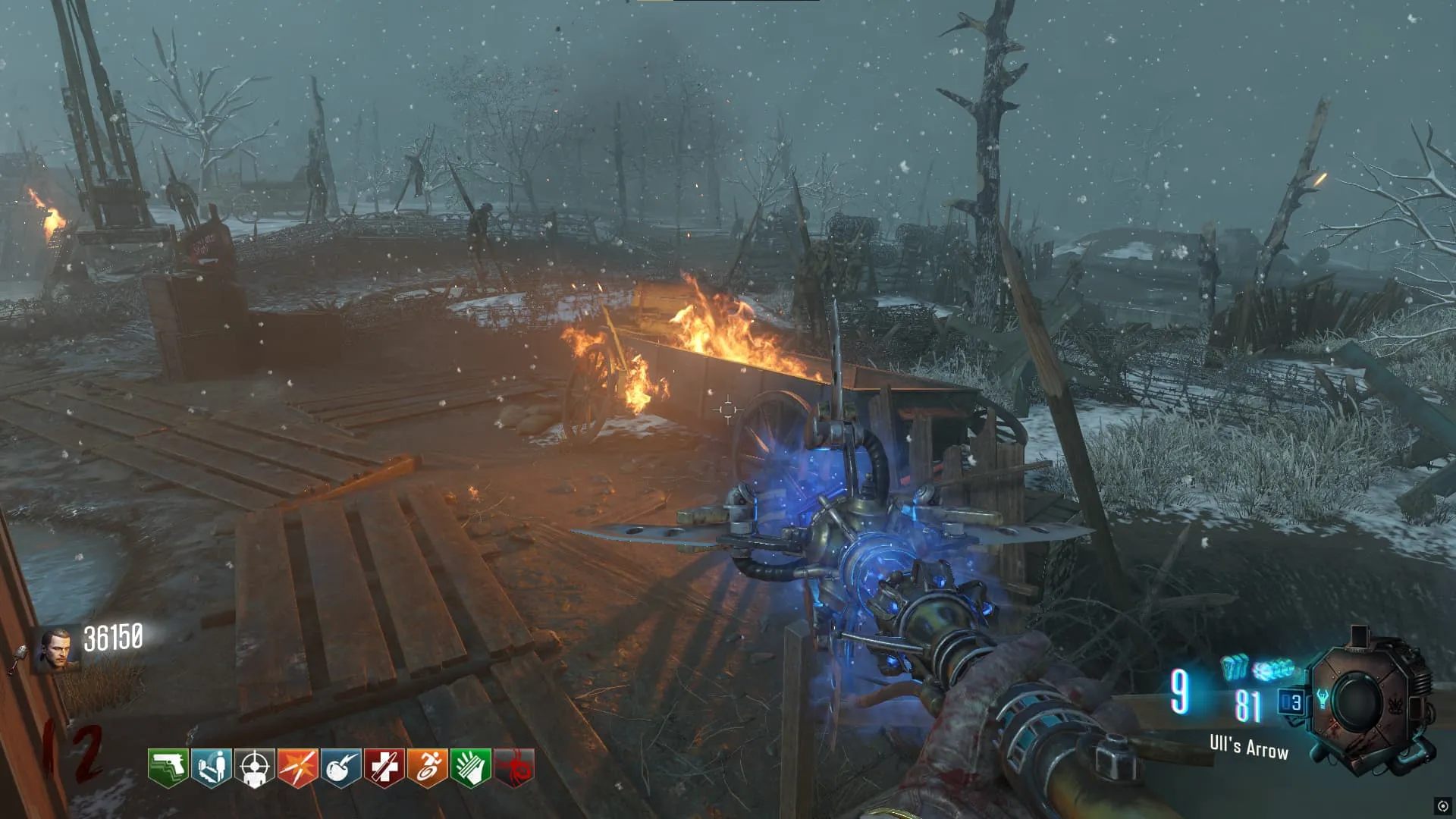Click the red spider Widow's Wine perk
The height and width of the screenshot is (819, 1456).
click(514, 767)
